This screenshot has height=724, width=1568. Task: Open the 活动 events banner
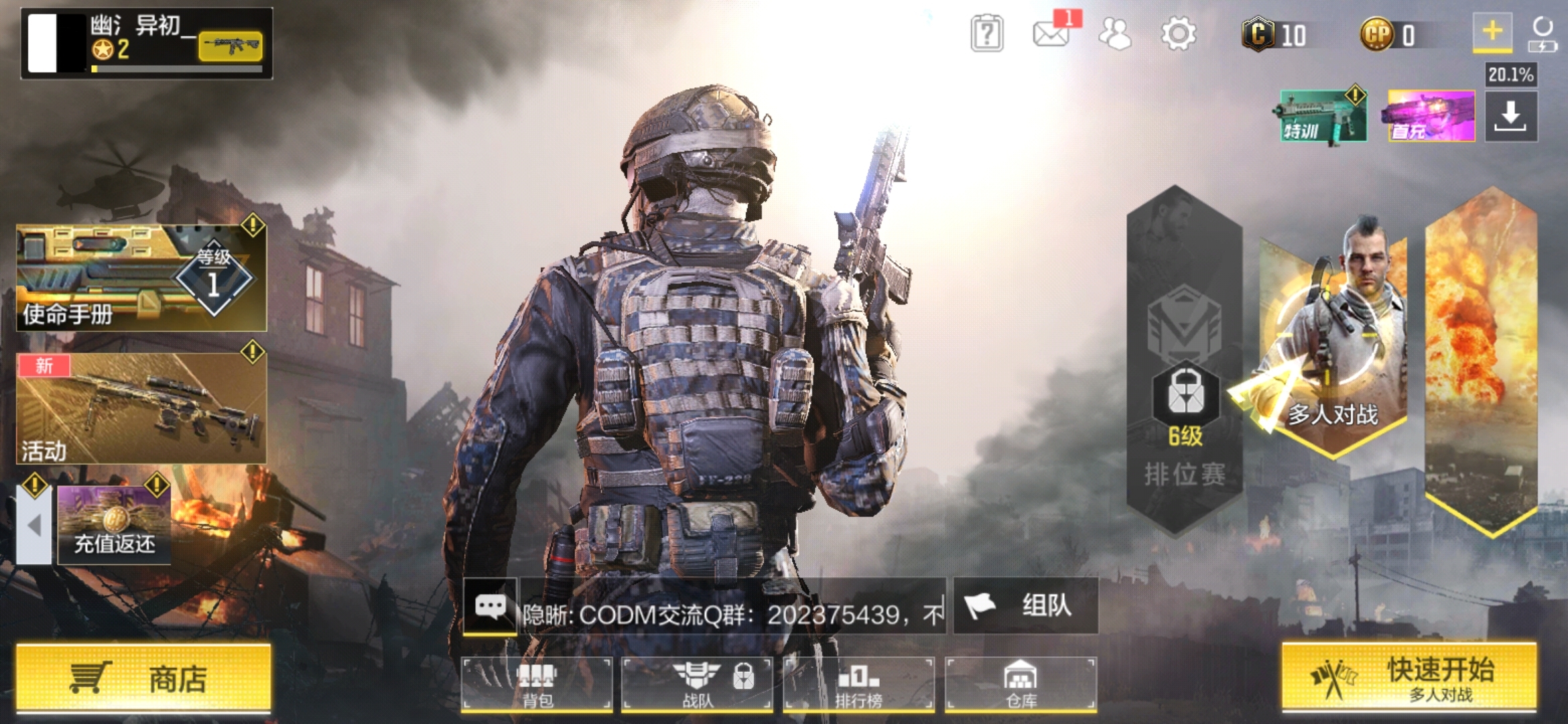coord(141,408)
